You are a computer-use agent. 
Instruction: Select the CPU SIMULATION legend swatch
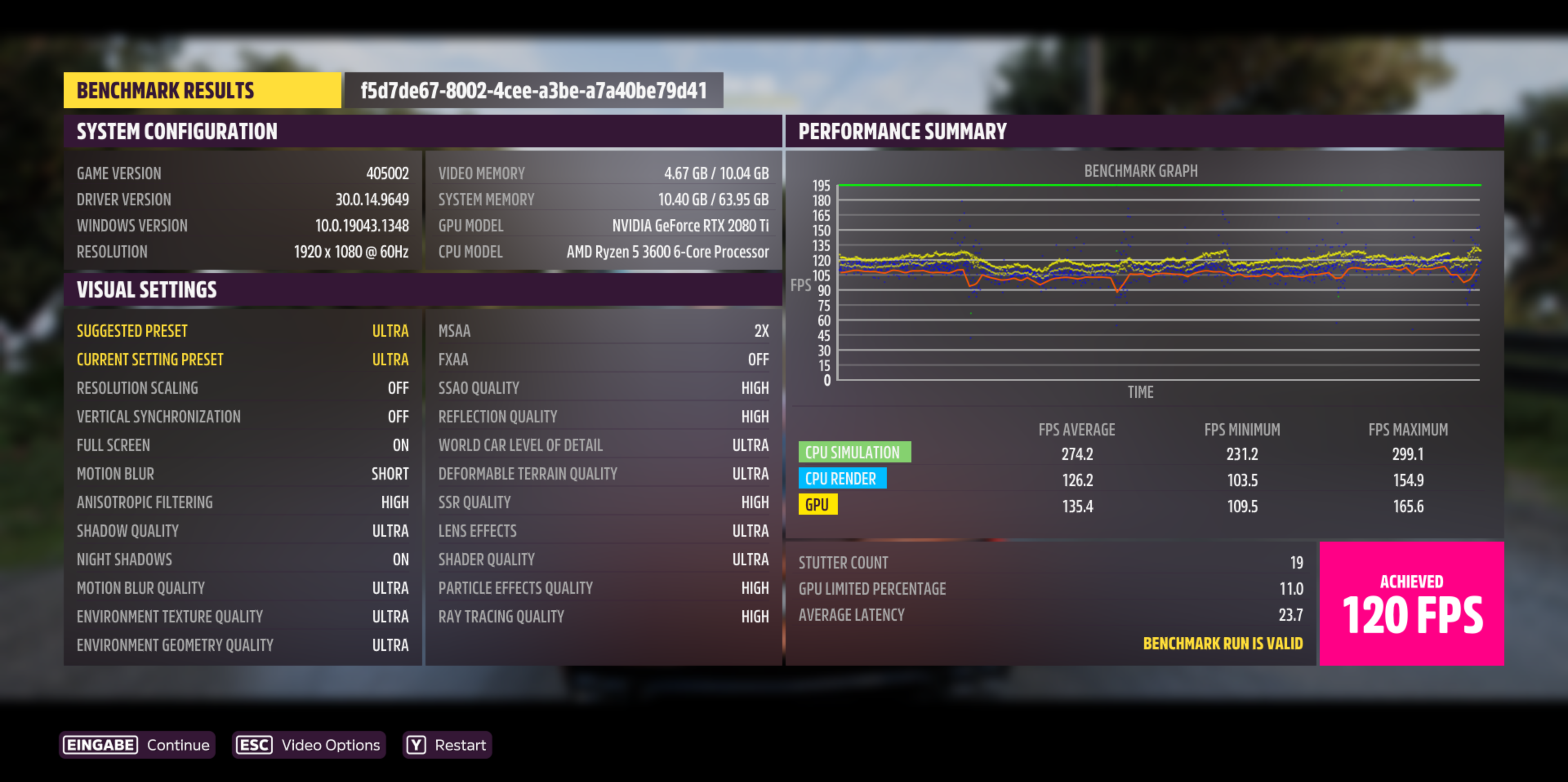pos(855,452)
